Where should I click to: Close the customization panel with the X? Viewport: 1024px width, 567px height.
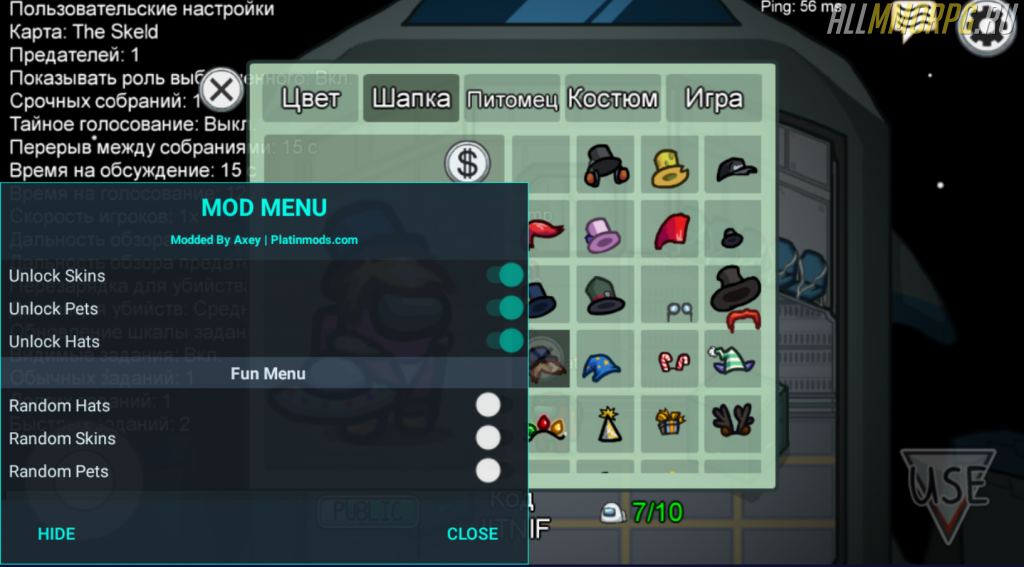(222, 91)
